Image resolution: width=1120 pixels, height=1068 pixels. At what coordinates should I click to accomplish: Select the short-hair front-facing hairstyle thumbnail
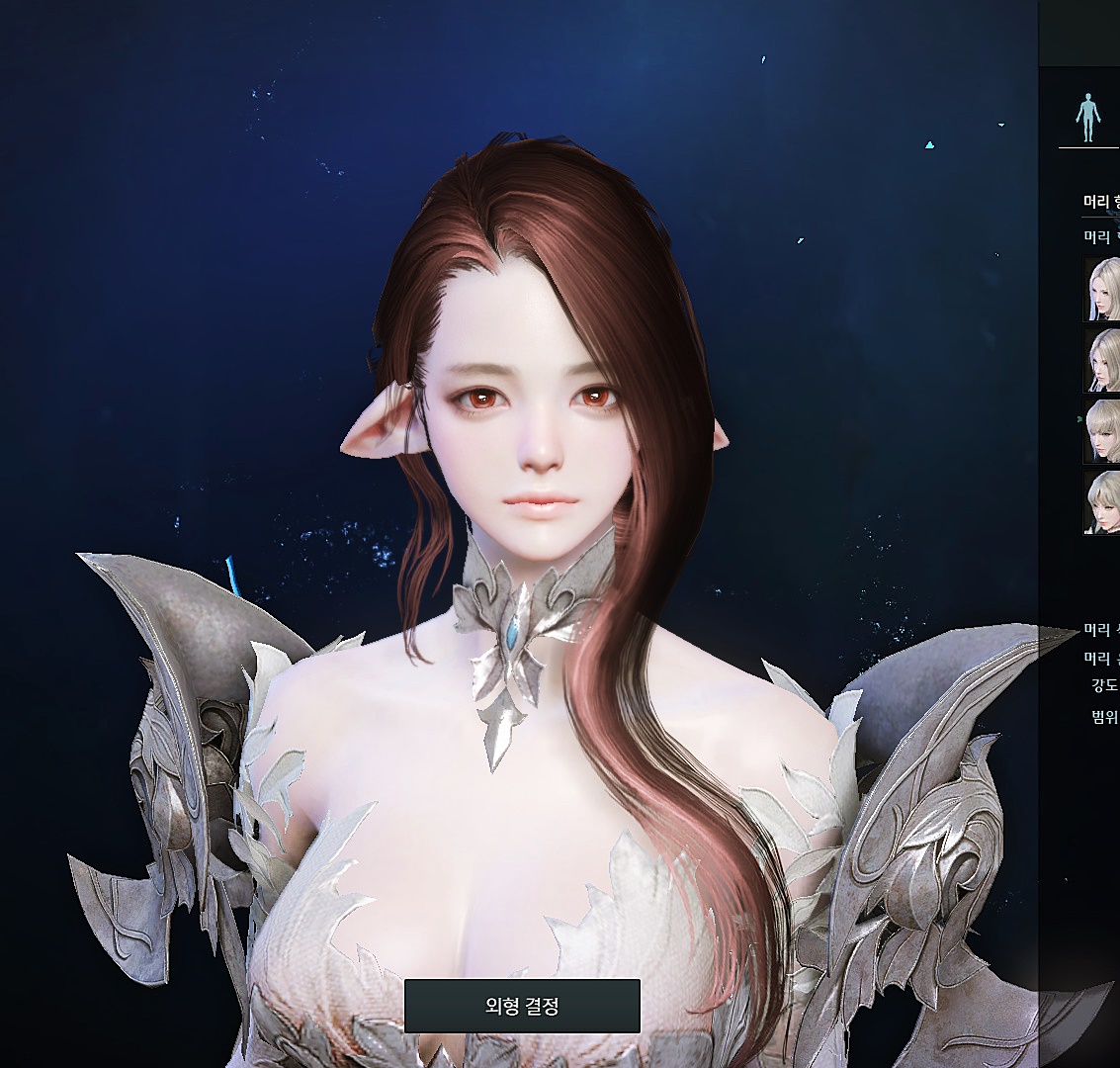pyautogui.click(x=1102, y=502)
